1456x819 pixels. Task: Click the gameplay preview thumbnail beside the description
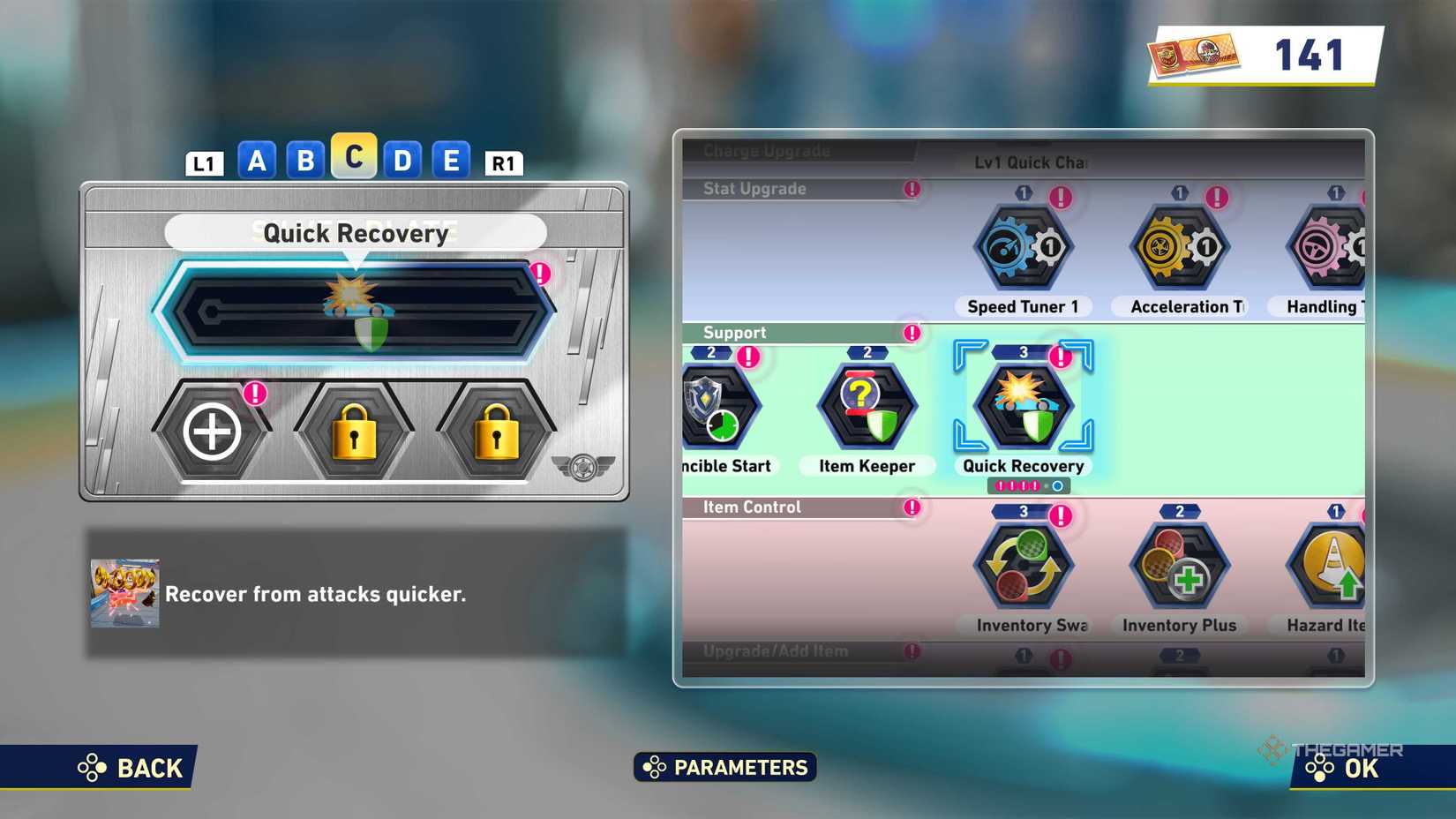point(124,593)
